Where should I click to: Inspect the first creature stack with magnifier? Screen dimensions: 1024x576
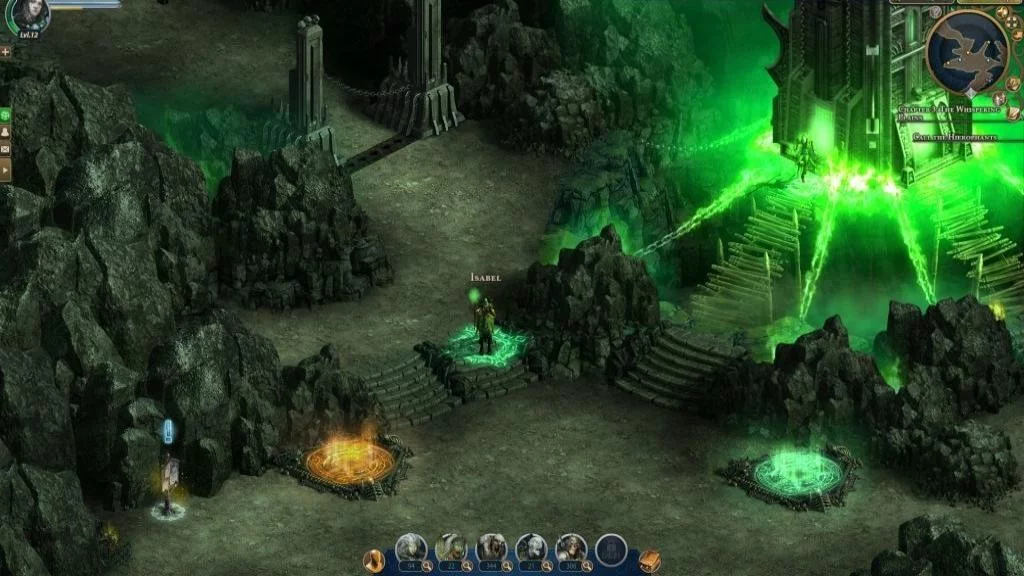(x=427, y=566)
